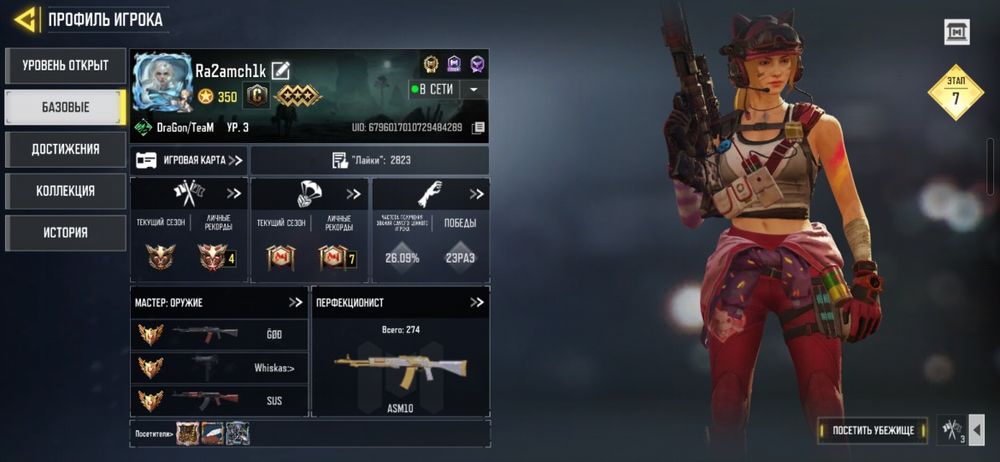Expand the "Мастер: оружие" panel
Viewport: 1000px width, 462px height.
[x=295, y=302]
